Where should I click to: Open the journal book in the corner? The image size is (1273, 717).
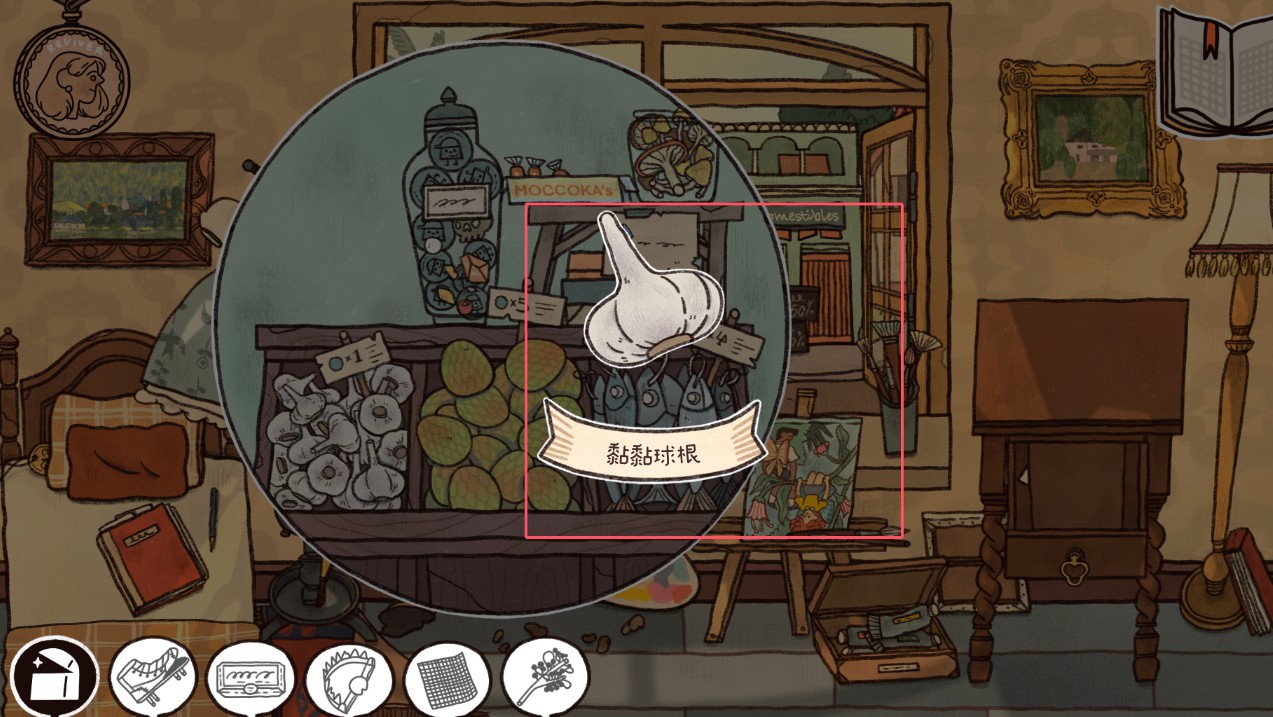[x=1216, y=68]
